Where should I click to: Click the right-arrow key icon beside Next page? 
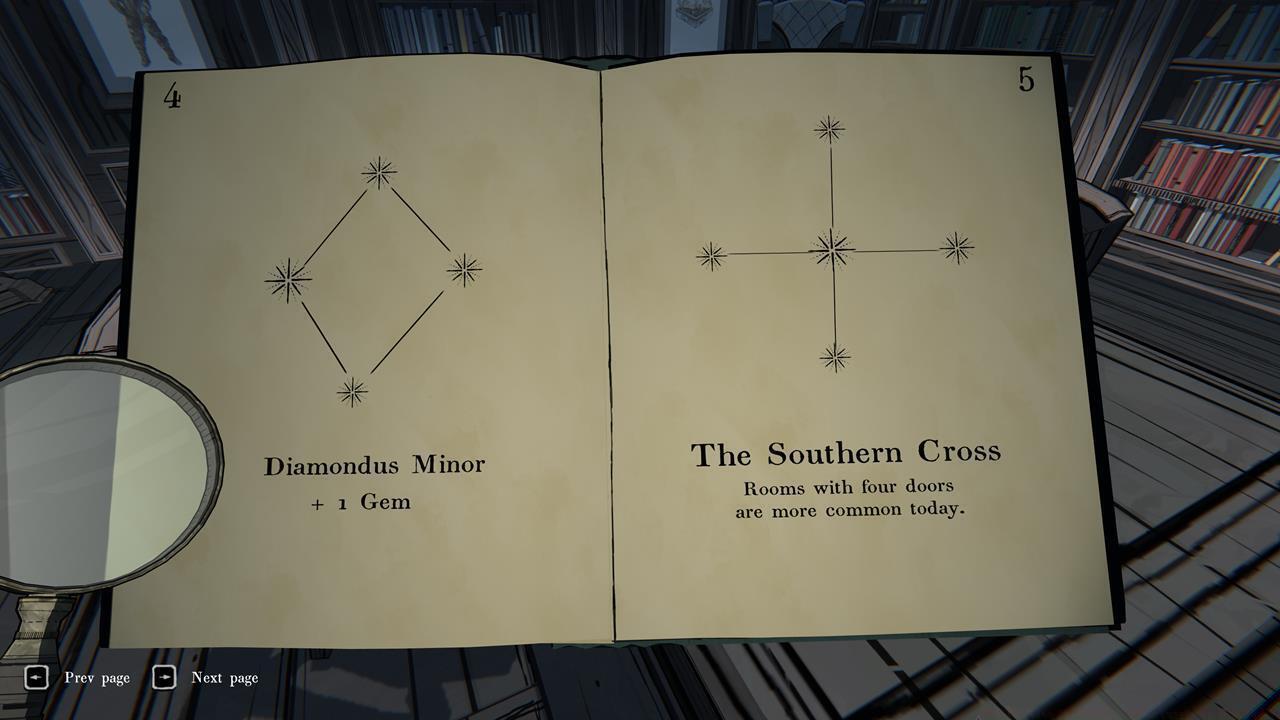[x=164, y=677]
